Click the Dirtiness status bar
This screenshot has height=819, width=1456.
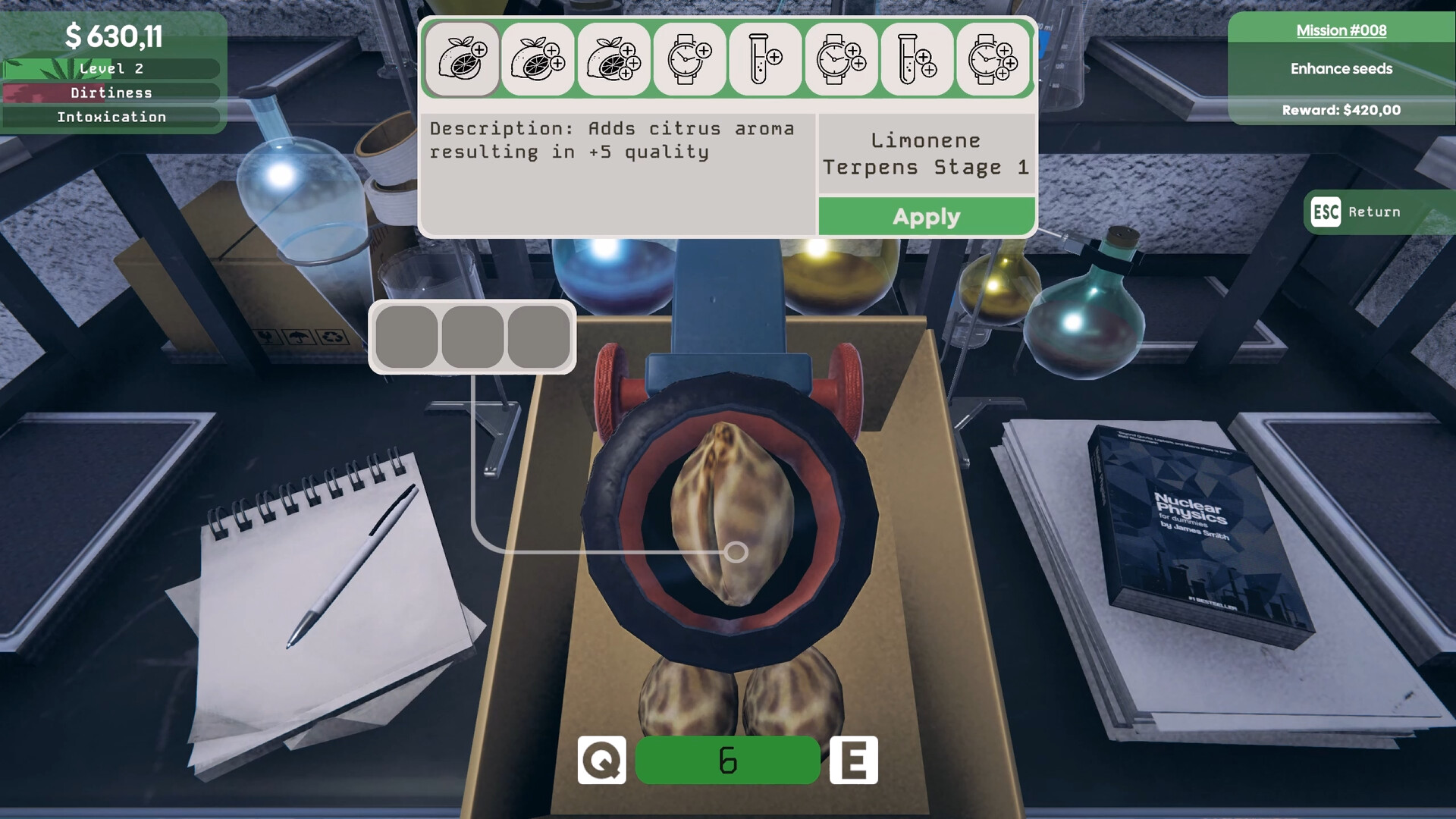coord(111,92)
